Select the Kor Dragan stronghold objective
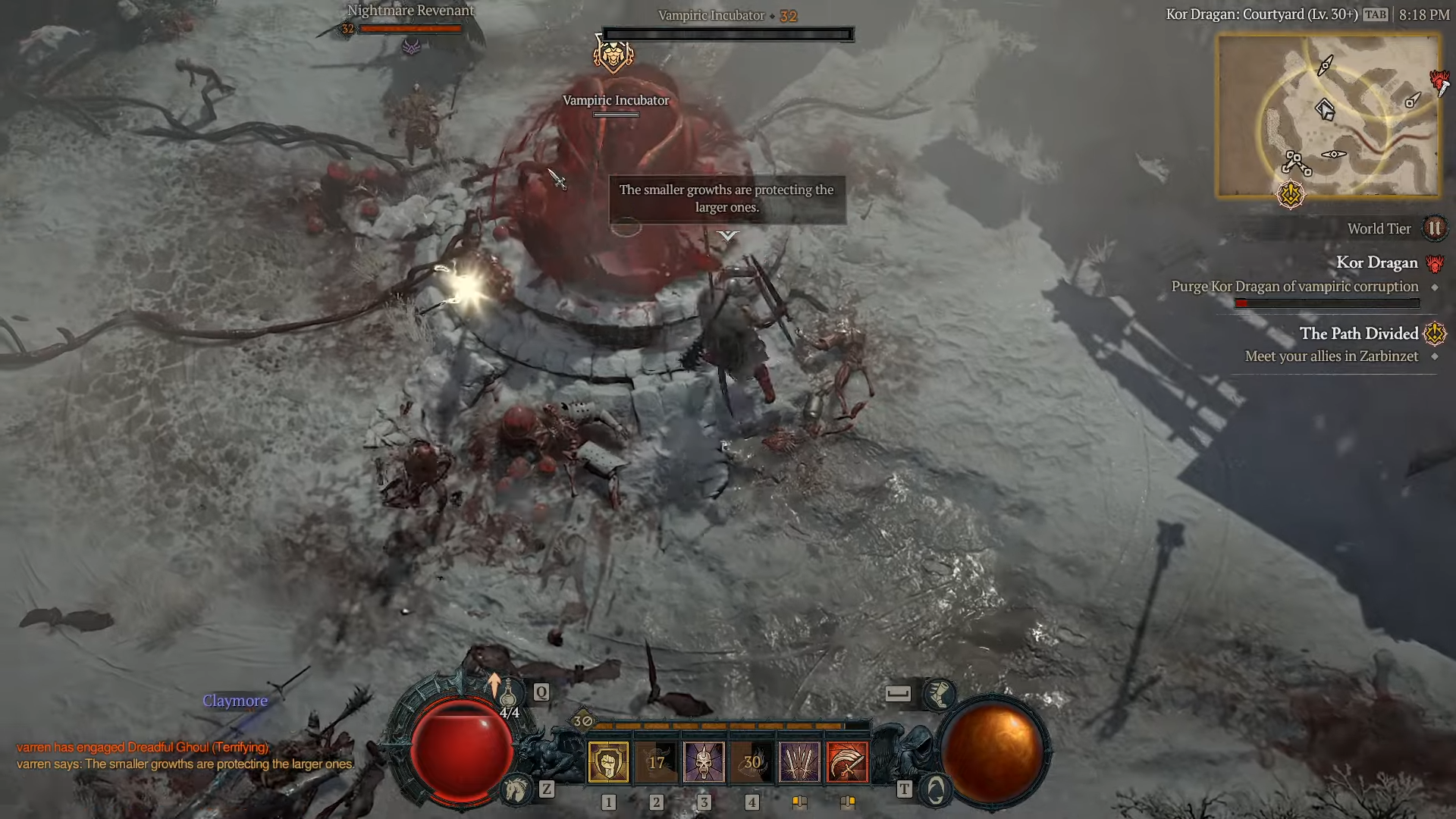The height and width of the screenshot is (819, 1456). [x=1376, y=262]
